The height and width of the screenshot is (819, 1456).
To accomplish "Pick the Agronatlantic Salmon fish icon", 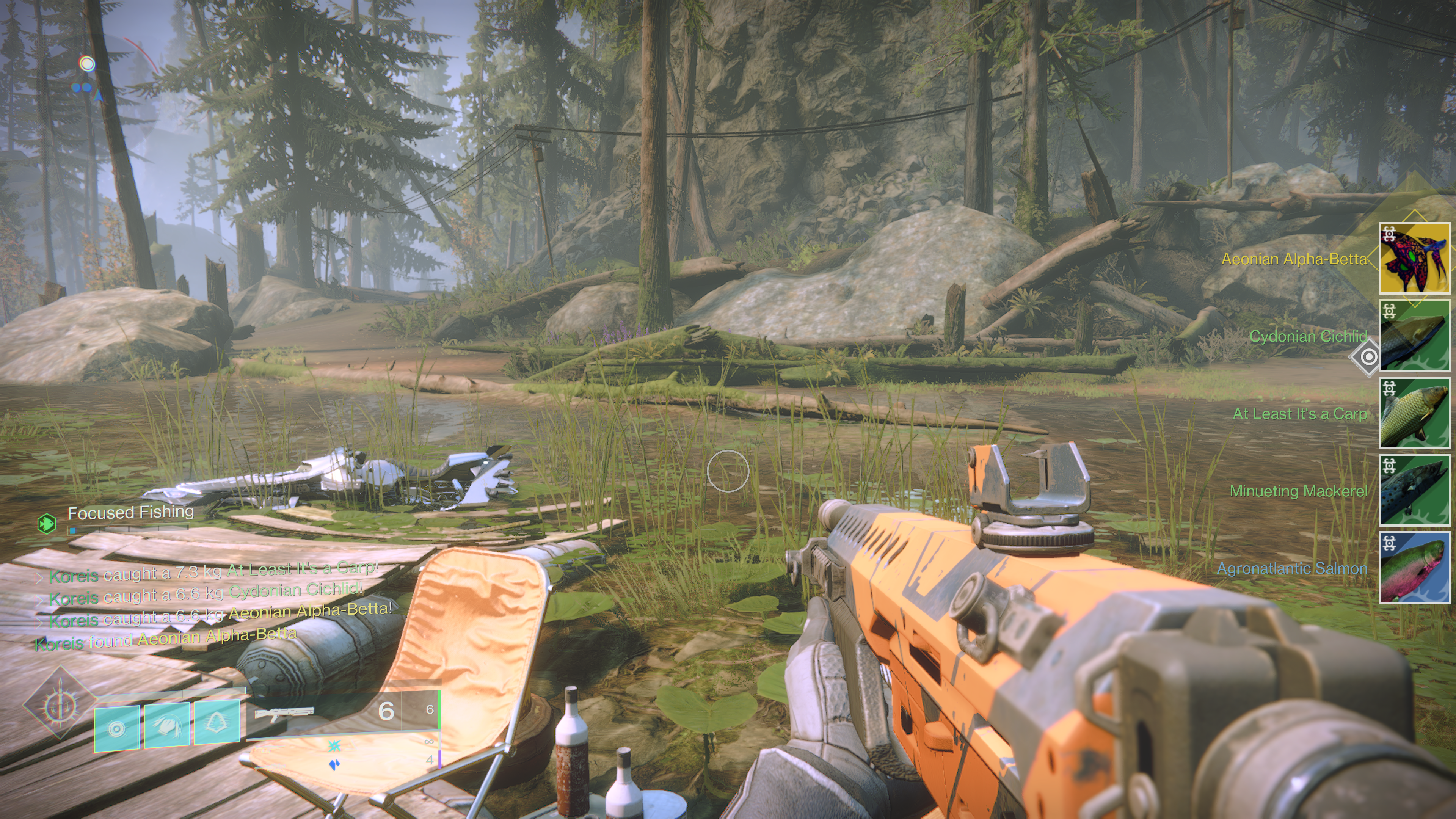I will click(x=1414, y=568).
